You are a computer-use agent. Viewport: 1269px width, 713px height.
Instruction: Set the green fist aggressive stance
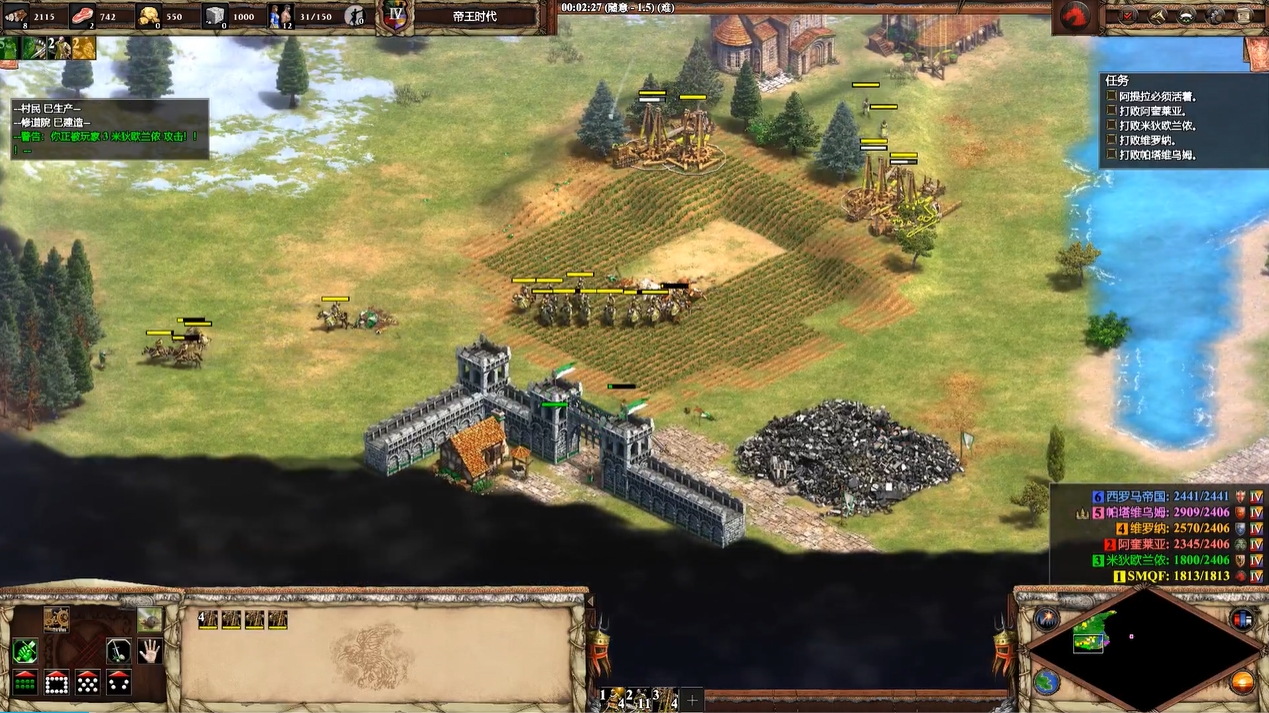tap(25, 651)
